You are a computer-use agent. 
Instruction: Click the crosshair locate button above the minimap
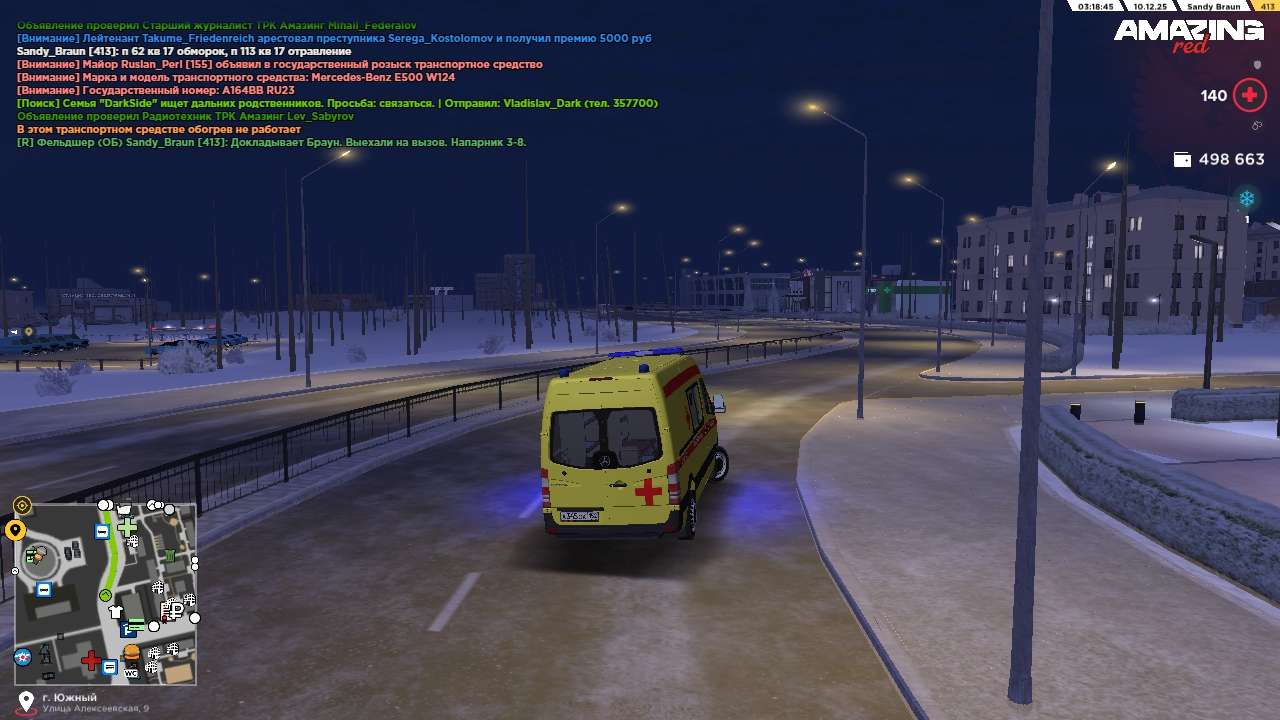tap(22, 506)
